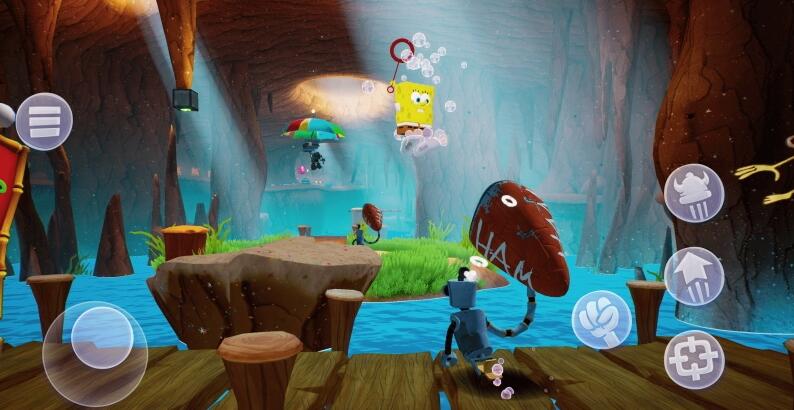Image resolution: width=794 pixels, height=410 pixels.
Task: Open the pause menu hamburger button
Action: coord(44,121)
